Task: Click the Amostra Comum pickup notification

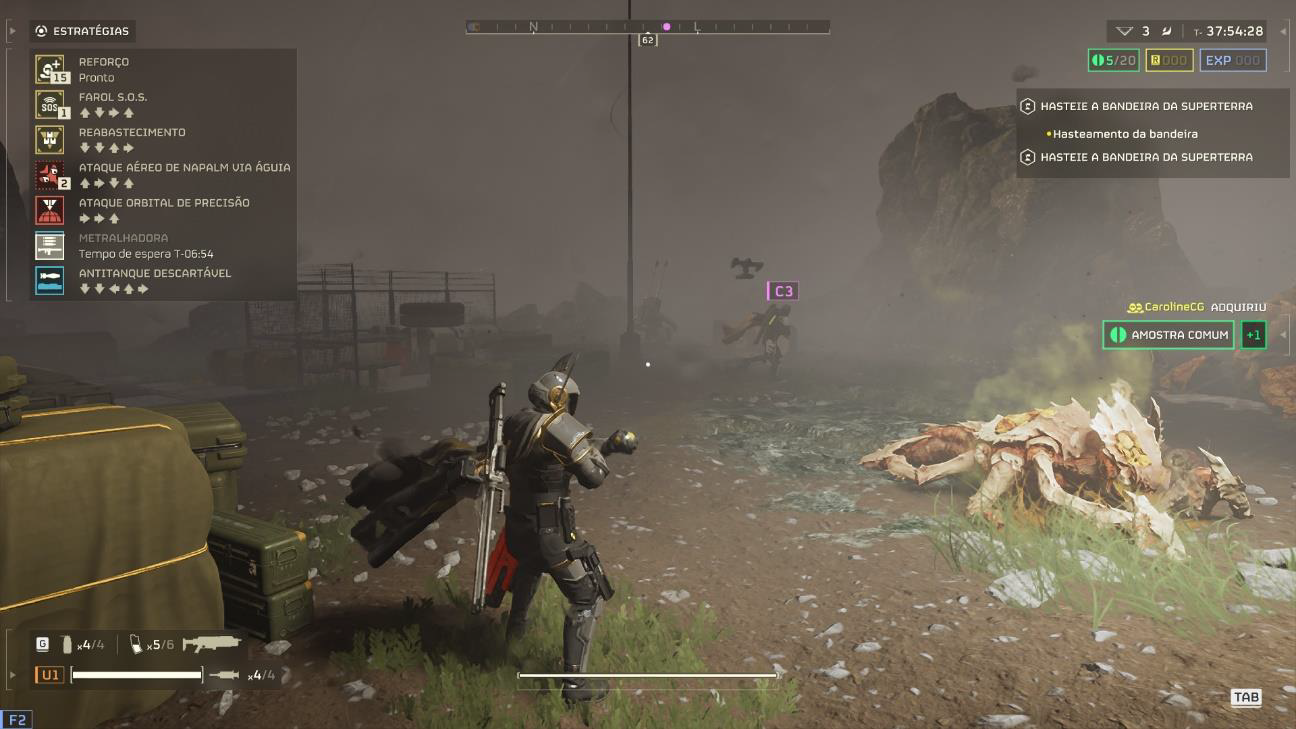Action: 1168,335
